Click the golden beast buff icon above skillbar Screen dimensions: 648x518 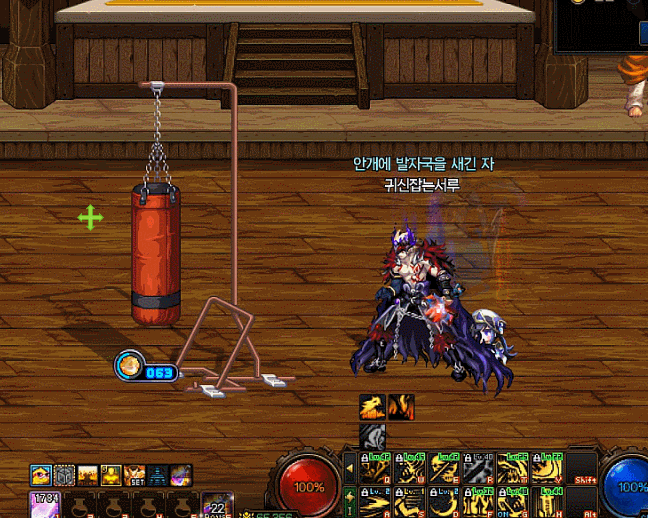coord(373,407)
